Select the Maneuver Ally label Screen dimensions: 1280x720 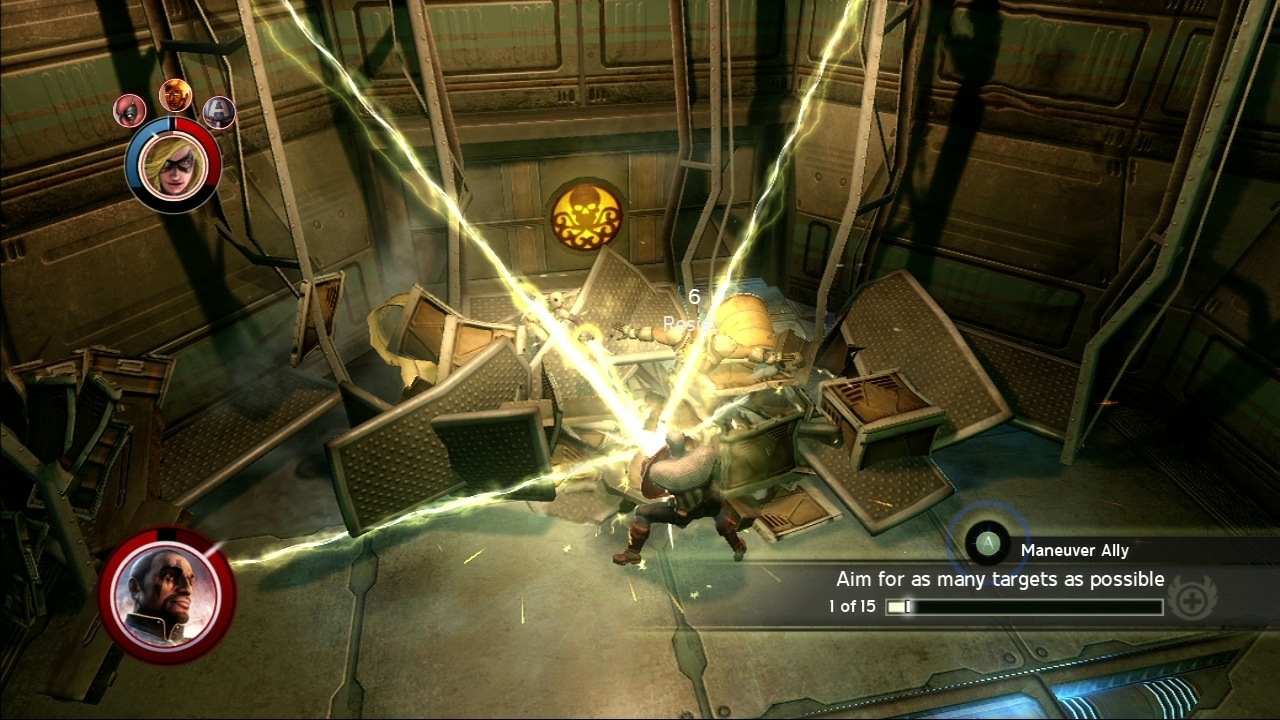point(1073,549)
